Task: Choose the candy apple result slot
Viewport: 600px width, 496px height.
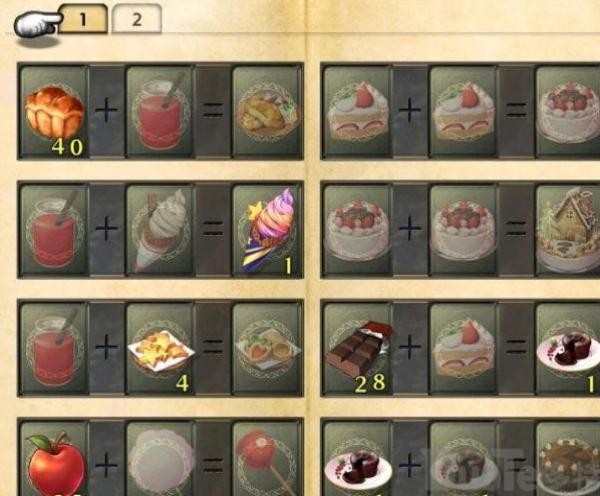Action: tap(267, 461)
